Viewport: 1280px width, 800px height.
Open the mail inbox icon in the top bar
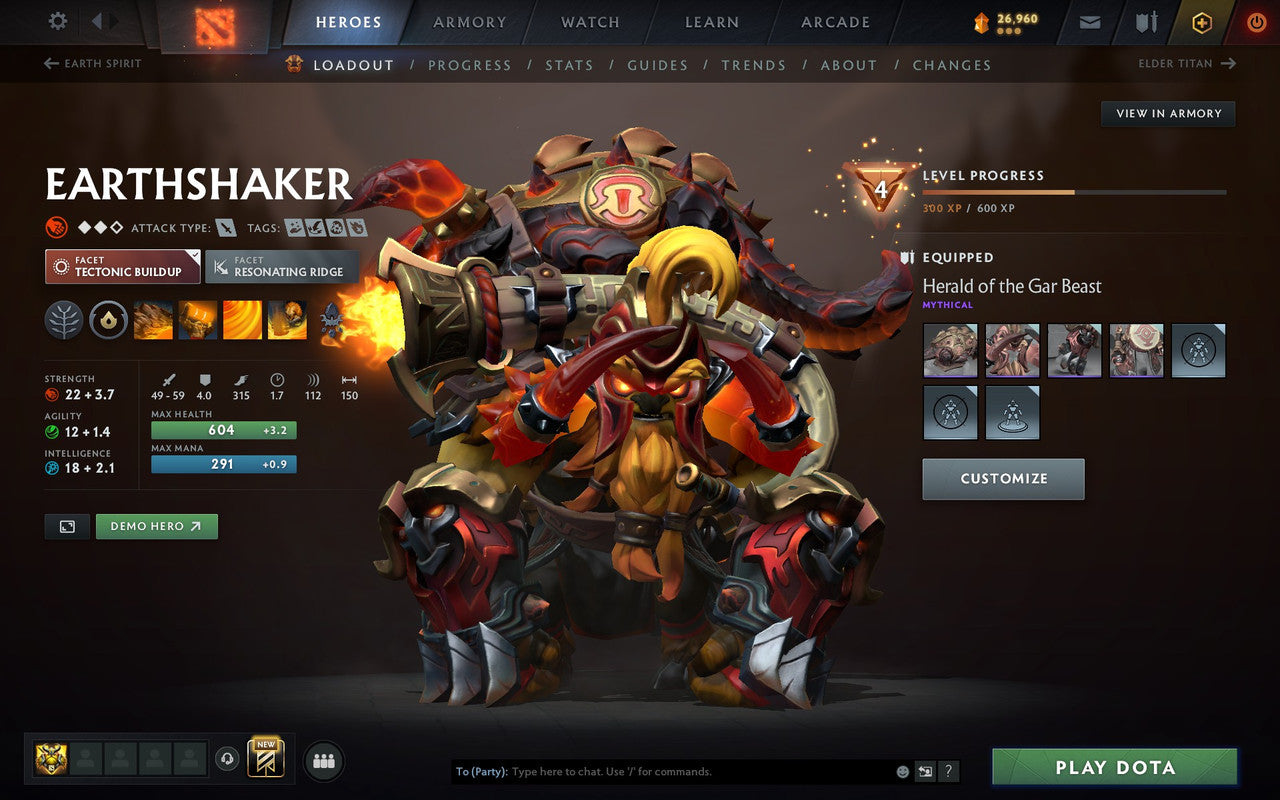coord(1089,21)
